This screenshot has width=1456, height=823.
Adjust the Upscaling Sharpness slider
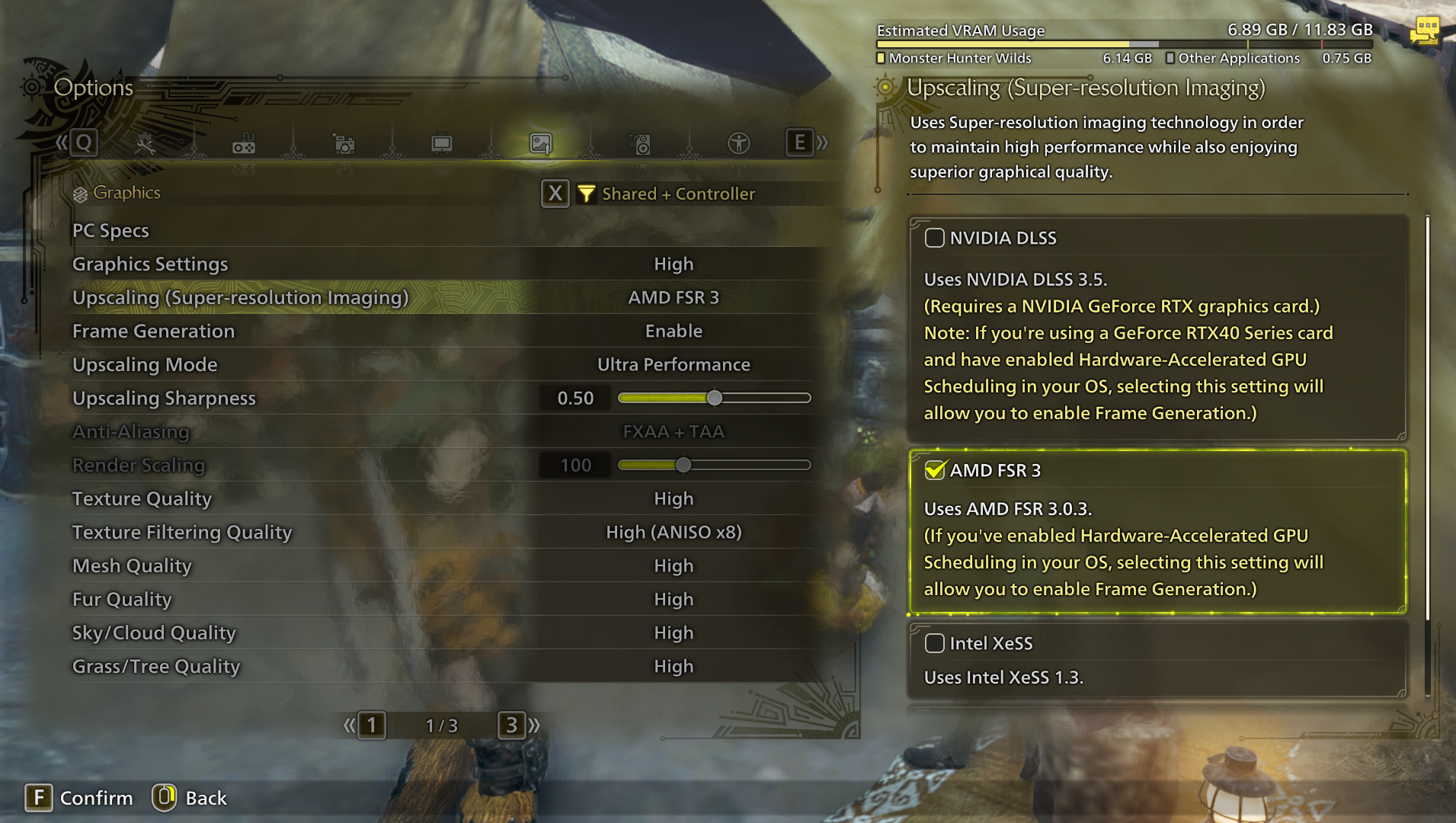pos(714,398)
